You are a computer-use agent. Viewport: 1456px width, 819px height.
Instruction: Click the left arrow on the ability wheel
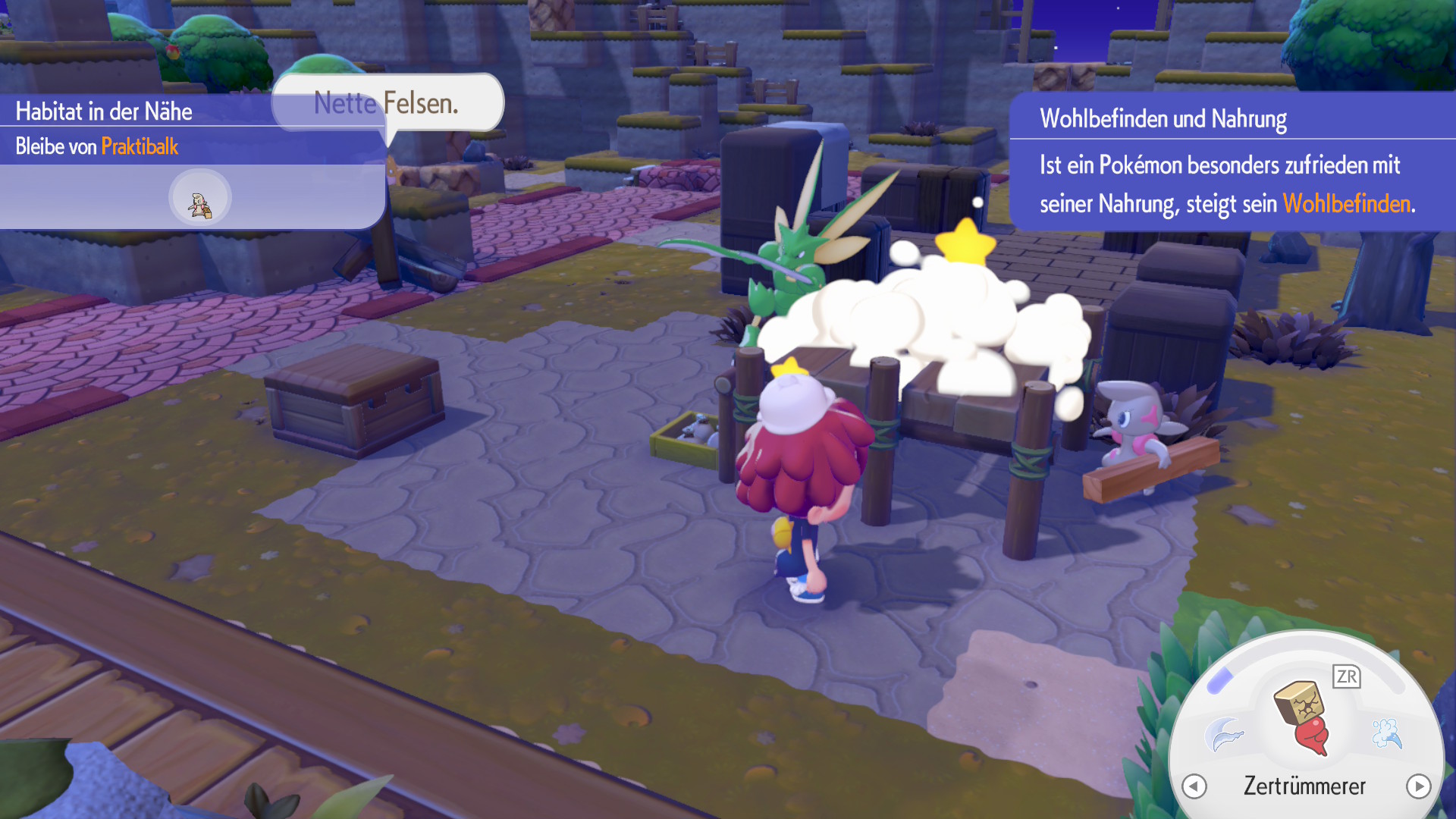point(1194,786)
